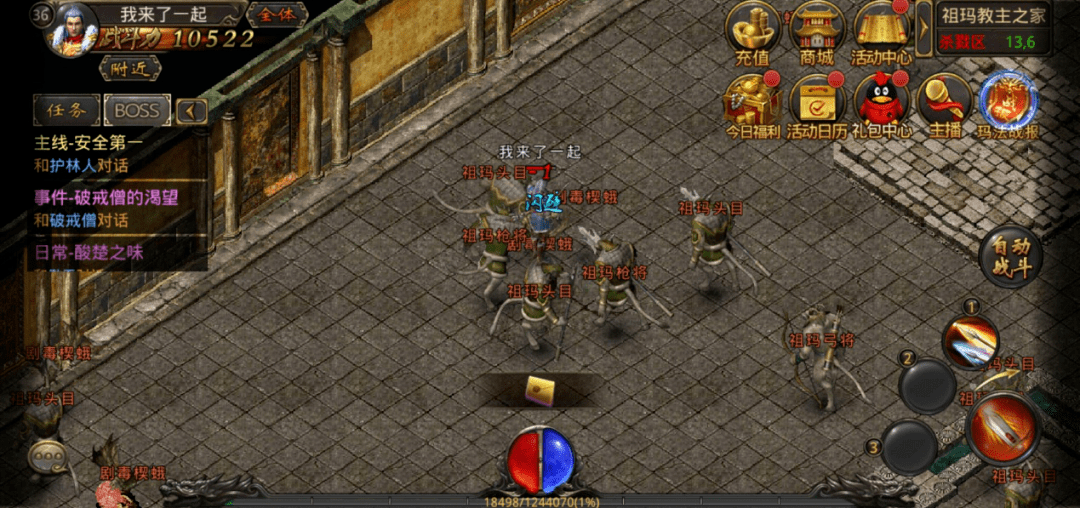Show 附近 nearby players
The height and width of the screenshot is (508, 1080).
129,68
